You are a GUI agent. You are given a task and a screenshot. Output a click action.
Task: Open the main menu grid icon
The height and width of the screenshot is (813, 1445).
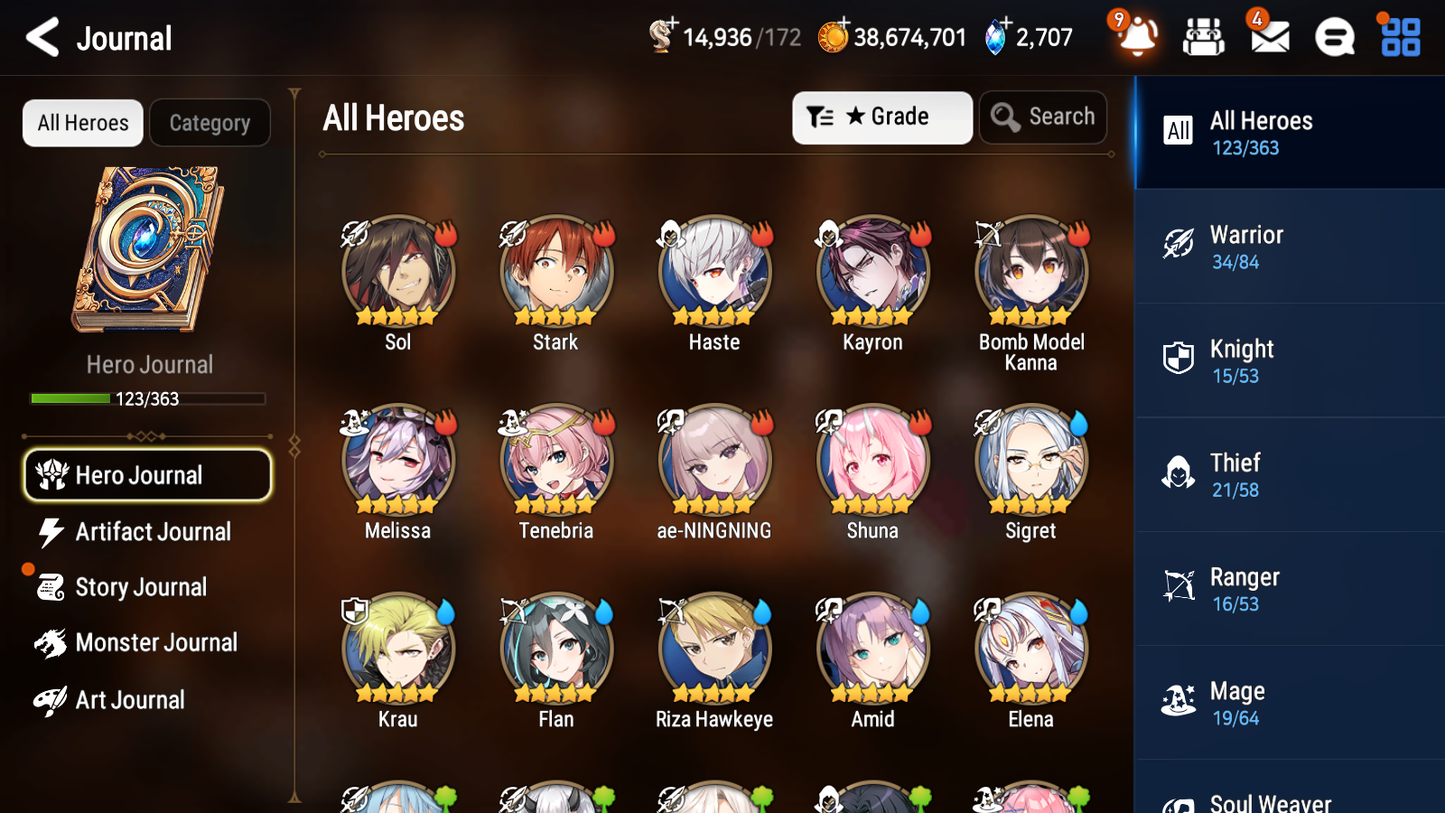point(1399,36)
